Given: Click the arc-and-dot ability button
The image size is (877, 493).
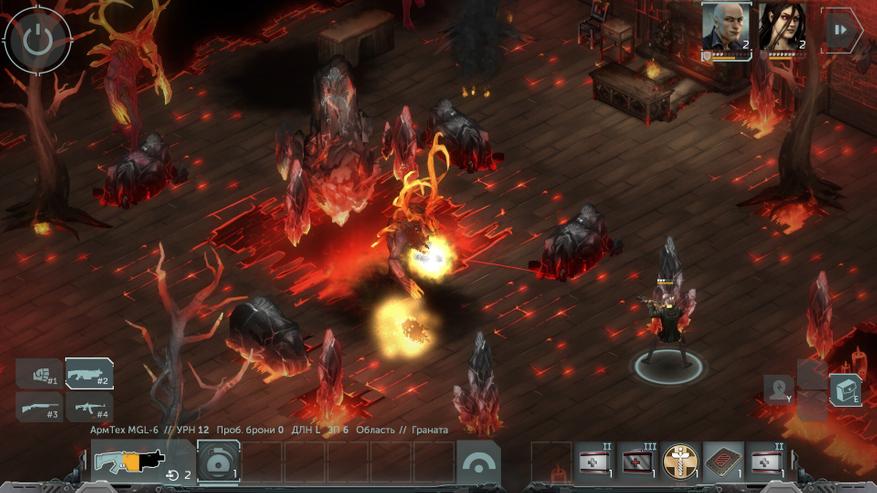Looking at the screenshot, I should (479, 463).
